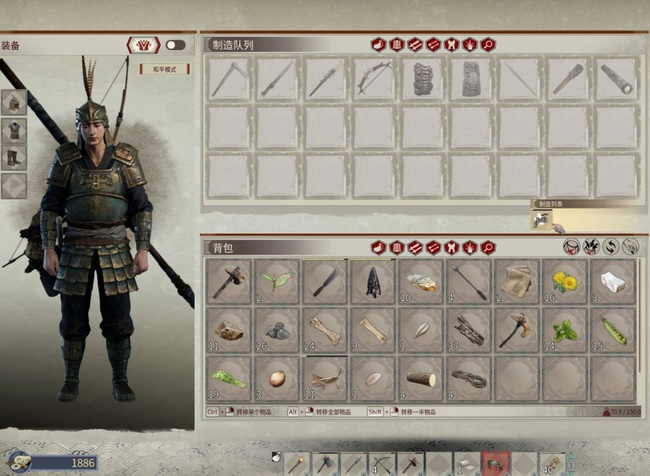This screenshot has width=650, height=476.
Task: Select the bow in the crafting queue
Action: pyautogui.click(x=373, y=78)
